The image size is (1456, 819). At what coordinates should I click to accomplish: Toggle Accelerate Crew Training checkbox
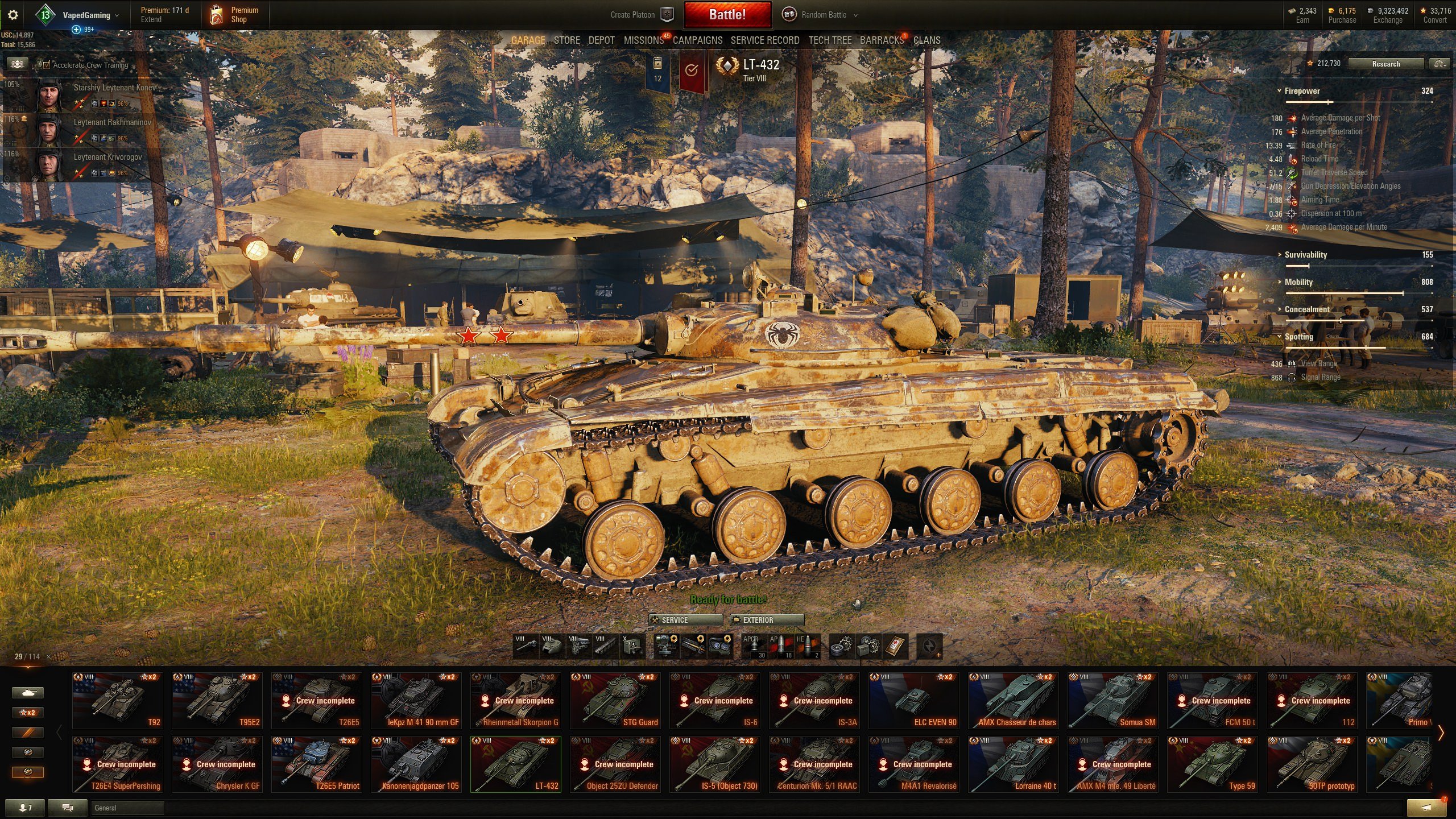coord(47,65)
